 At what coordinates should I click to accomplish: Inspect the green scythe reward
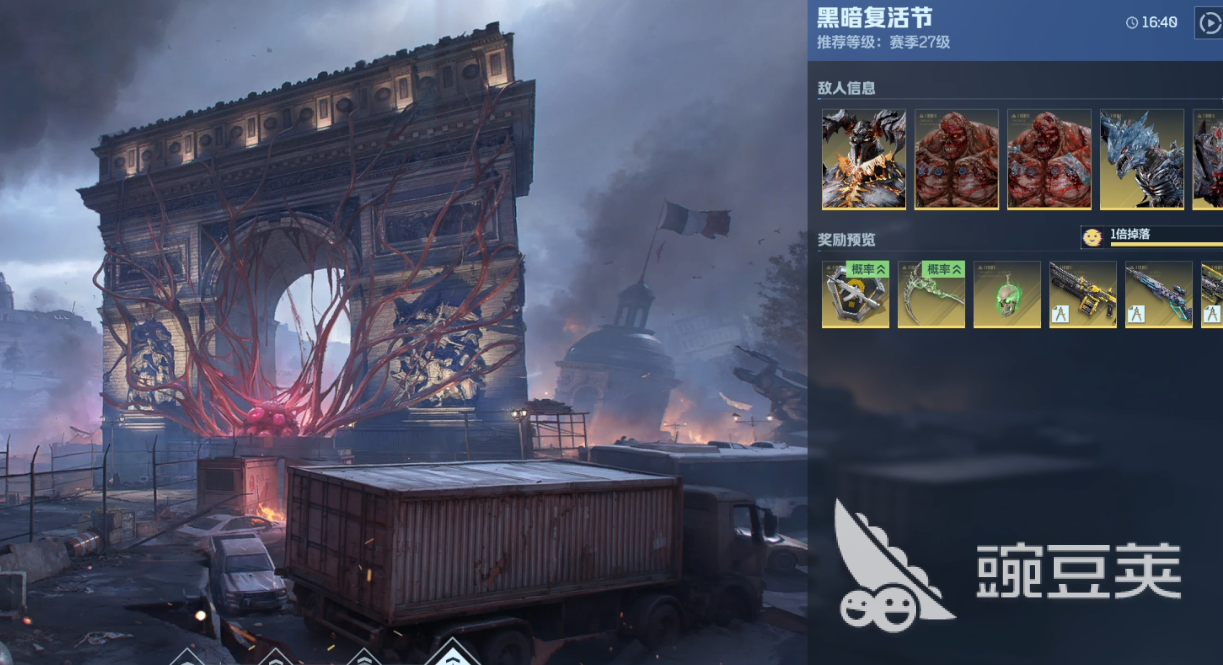click(x=931, y=294)
